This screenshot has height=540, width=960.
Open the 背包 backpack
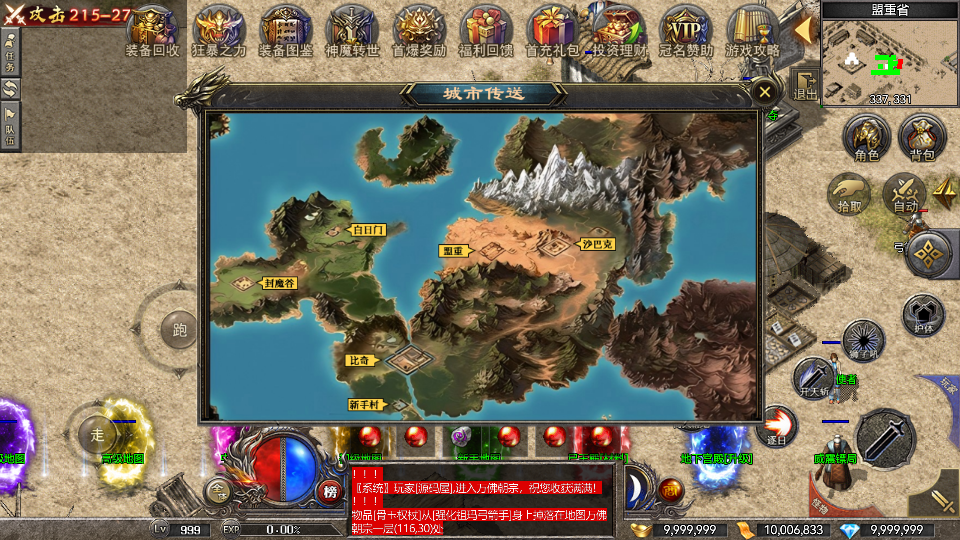pos(921,138)
